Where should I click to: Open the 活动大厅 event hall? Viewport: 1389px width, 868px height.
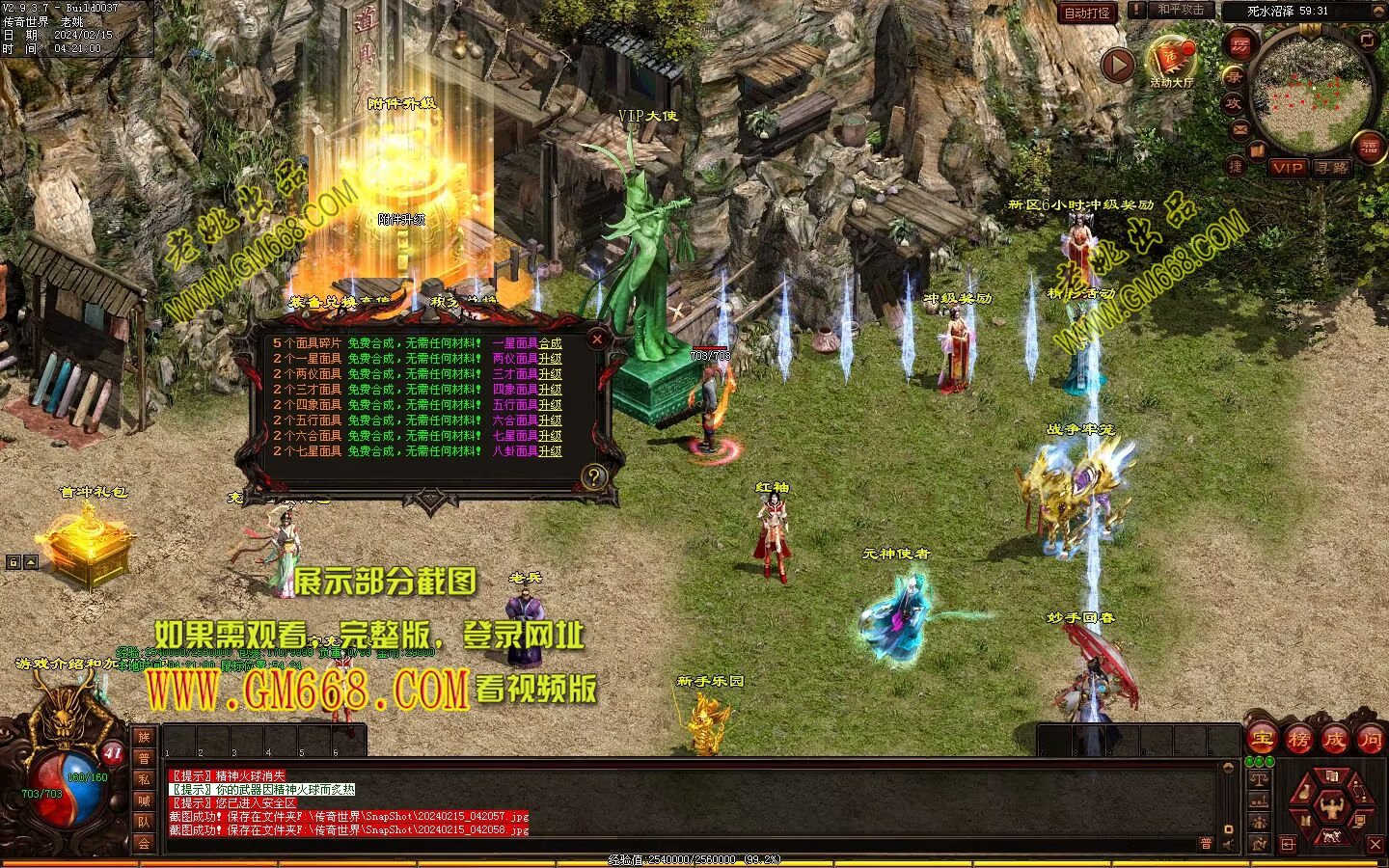[1171, 63]
